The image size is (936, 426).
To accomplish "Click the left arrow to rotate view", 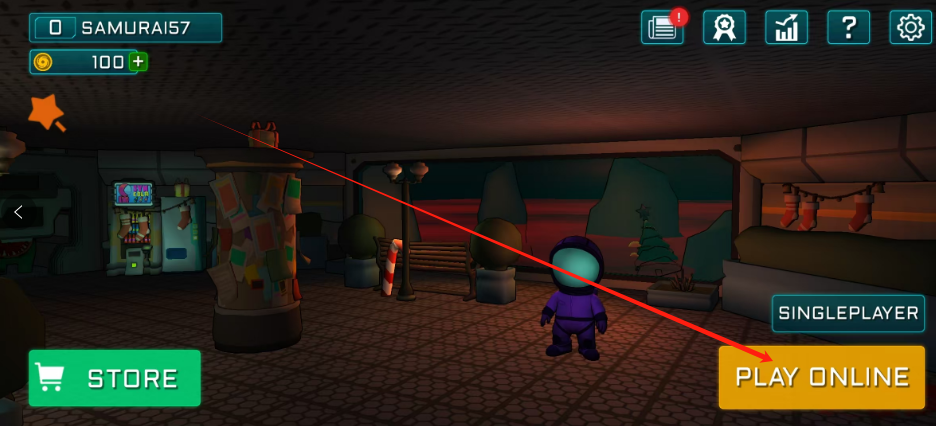I will (18, 212).
